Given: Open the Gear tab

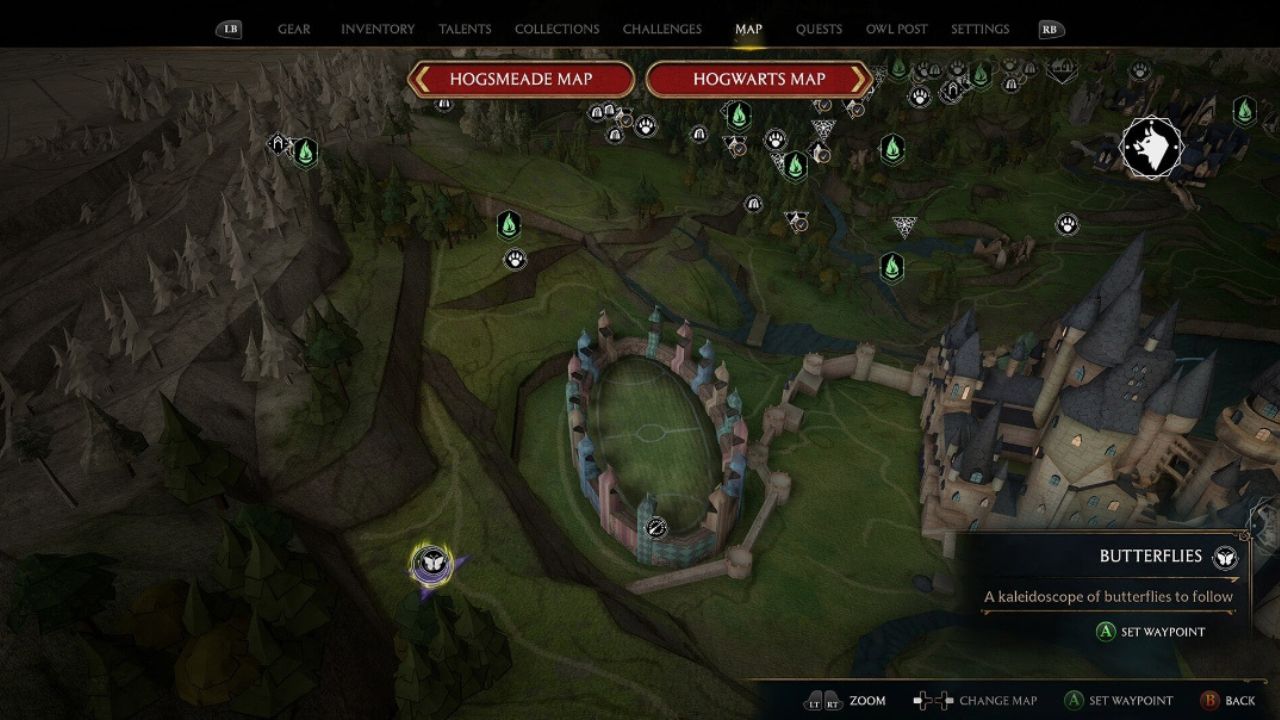Looking at the screenshot, I should [x=293, y=29].
